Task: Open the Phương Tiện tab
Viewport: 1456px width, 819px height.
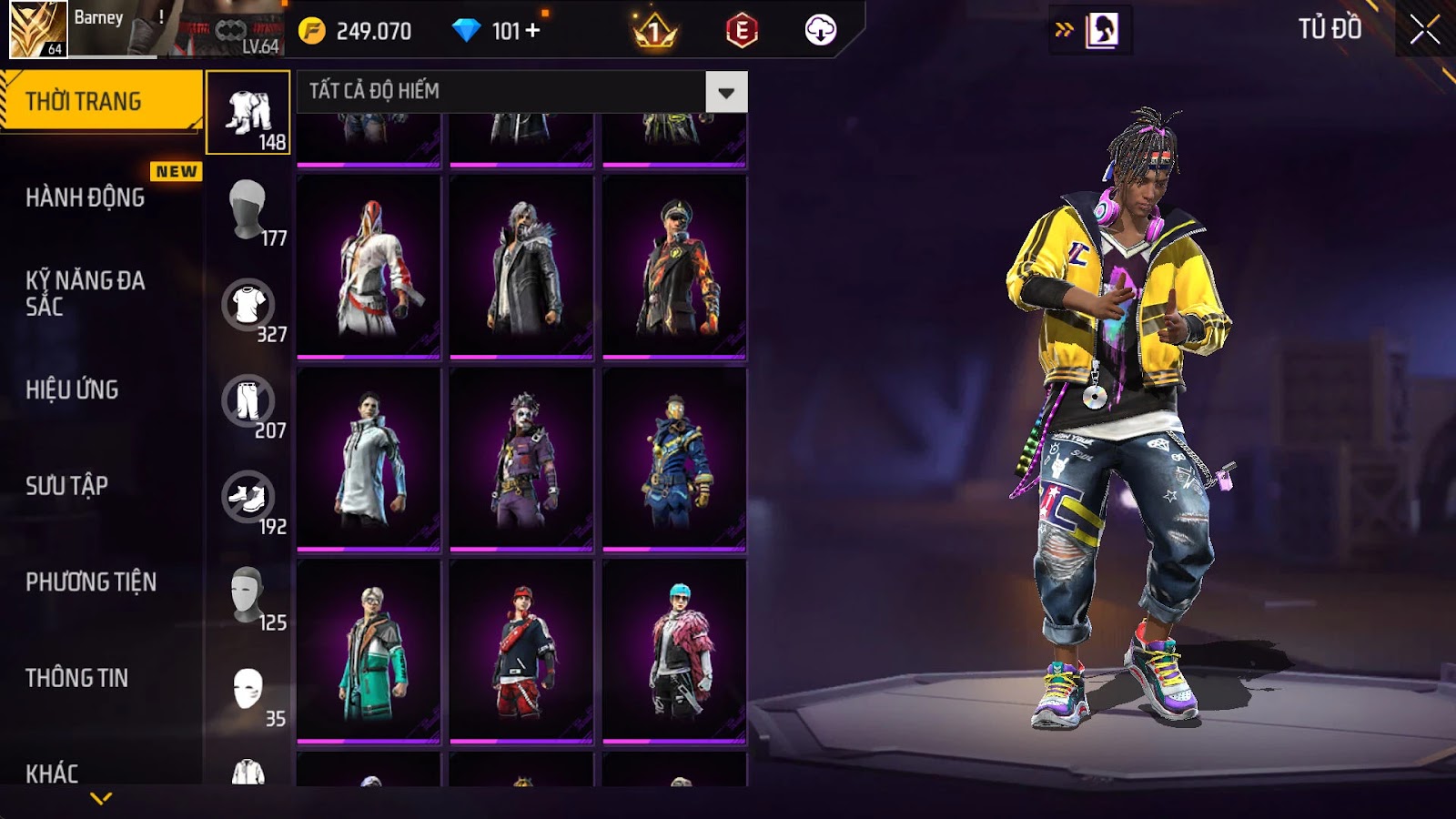Action: [91, 582]
